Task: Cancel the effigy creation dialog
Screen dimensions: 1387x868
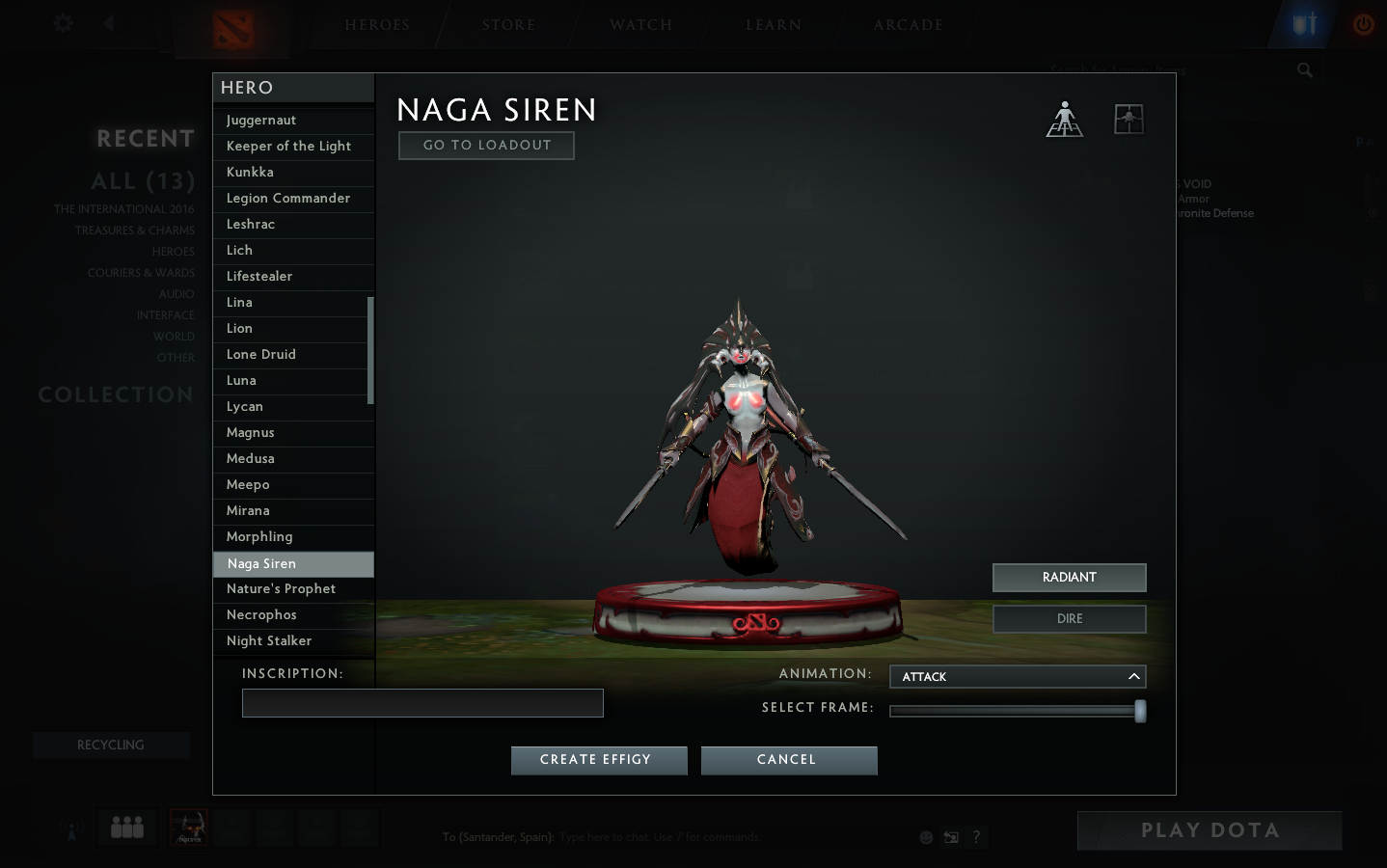Action: coord(788,760)
